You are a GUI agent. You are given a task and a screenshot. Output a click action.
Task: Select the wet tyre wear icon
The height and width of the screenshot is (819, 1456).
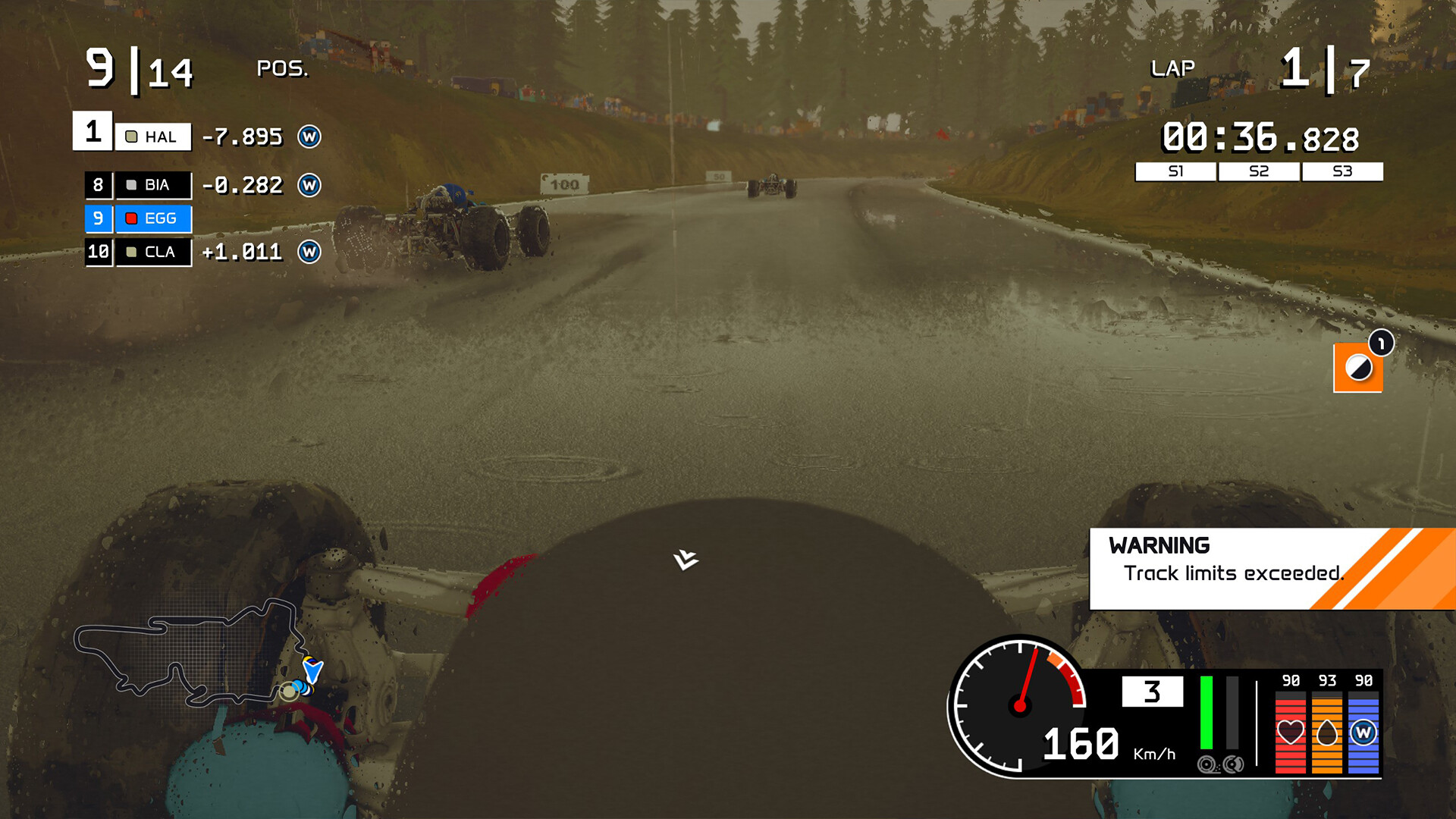point(1363,733)
